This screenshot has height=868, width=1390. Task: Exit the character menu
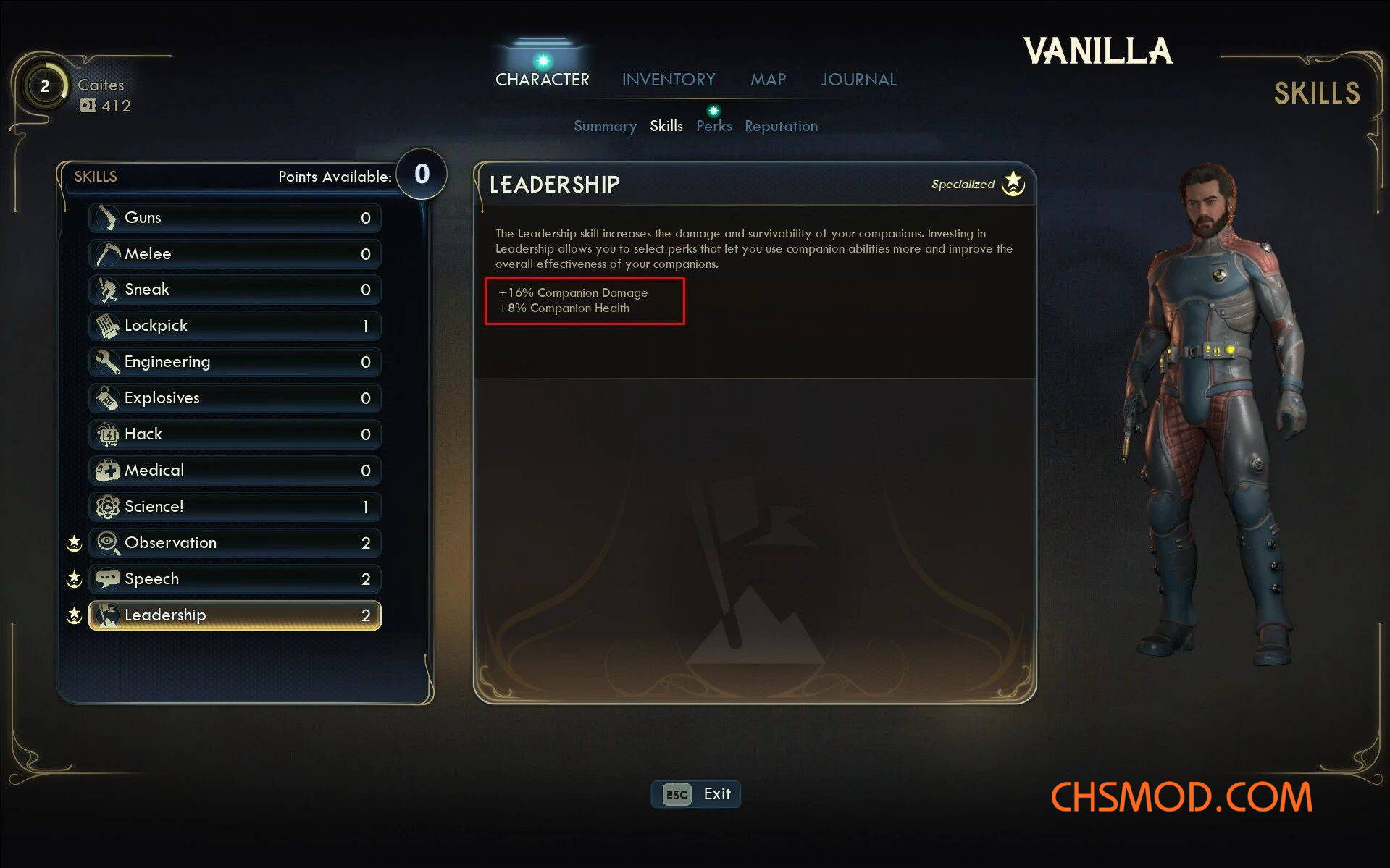point(695,794)
